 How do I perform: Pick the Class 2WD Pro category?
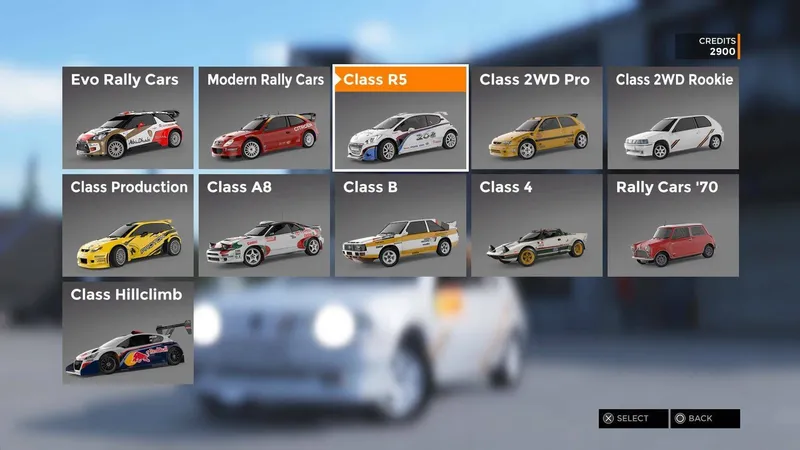(536, 118)
